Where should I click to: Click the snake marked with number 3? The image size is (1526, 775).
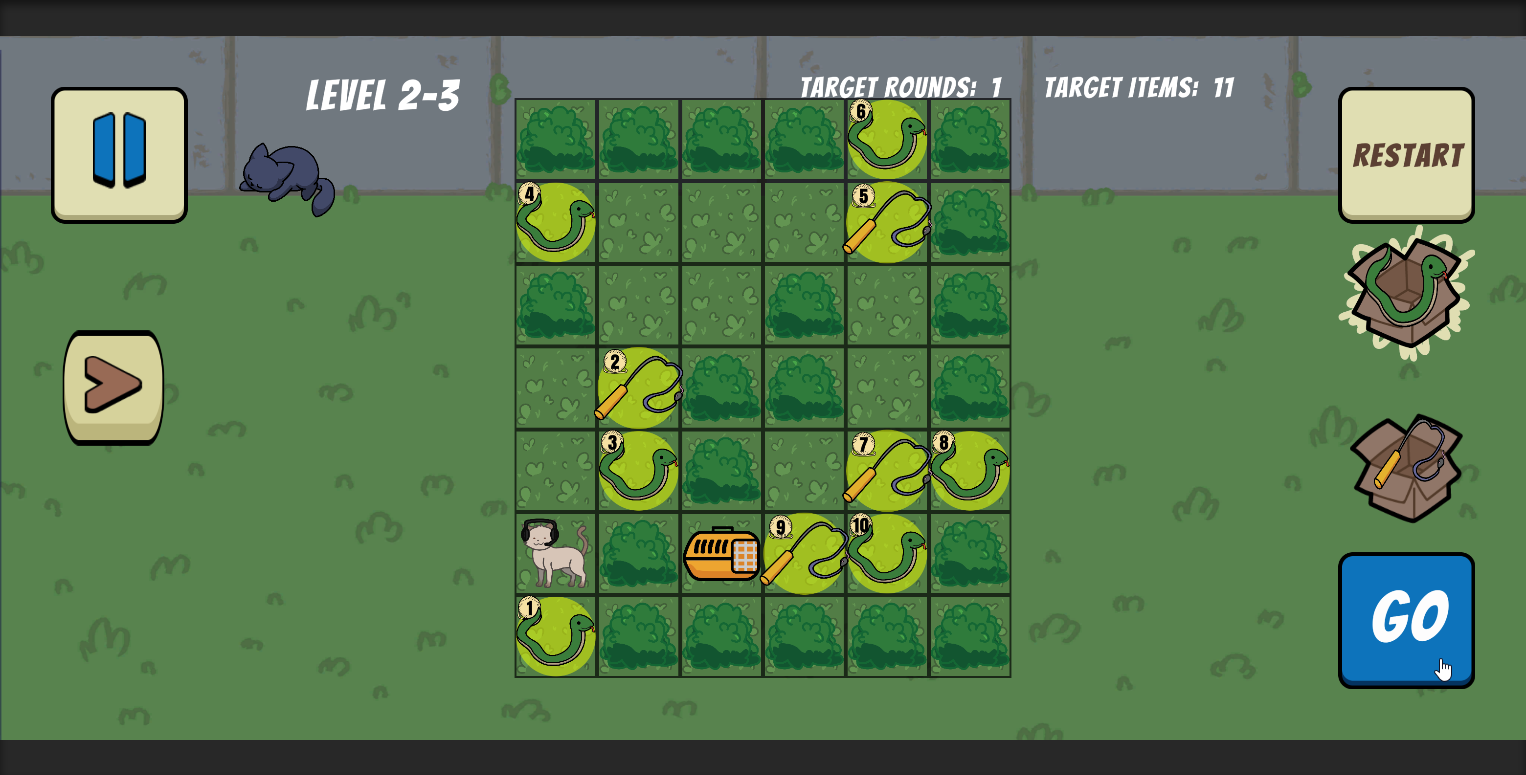[638, 470]
